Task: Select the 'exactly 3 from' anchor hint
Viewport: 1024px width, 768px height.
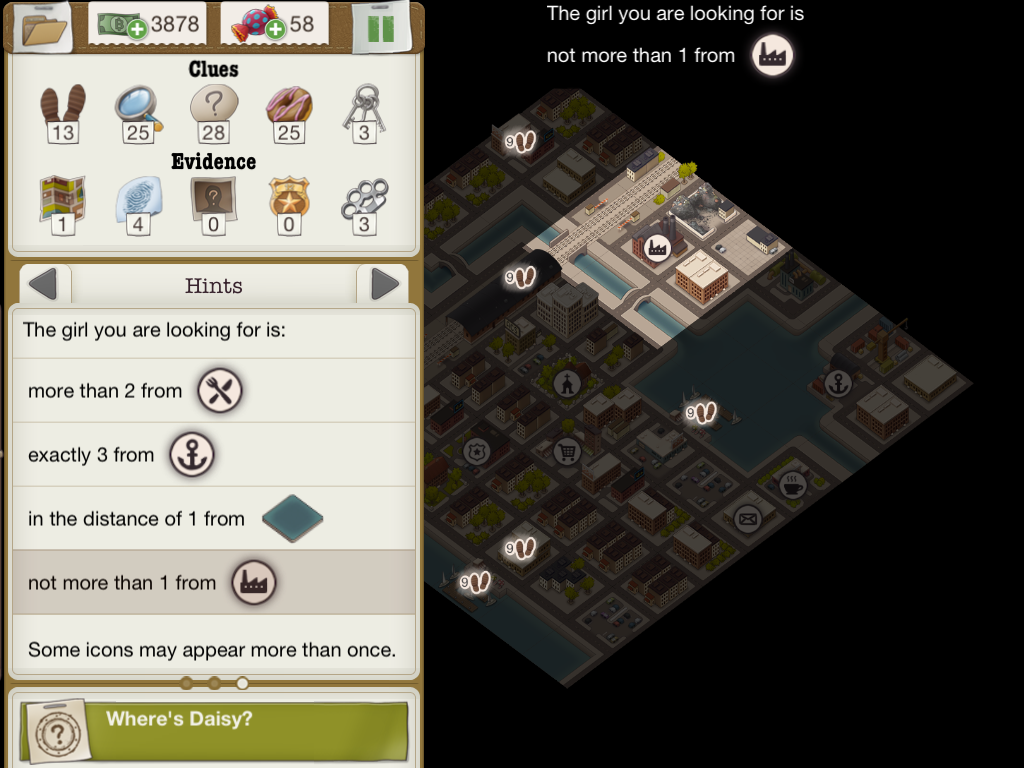Action: tap(212, 455)
